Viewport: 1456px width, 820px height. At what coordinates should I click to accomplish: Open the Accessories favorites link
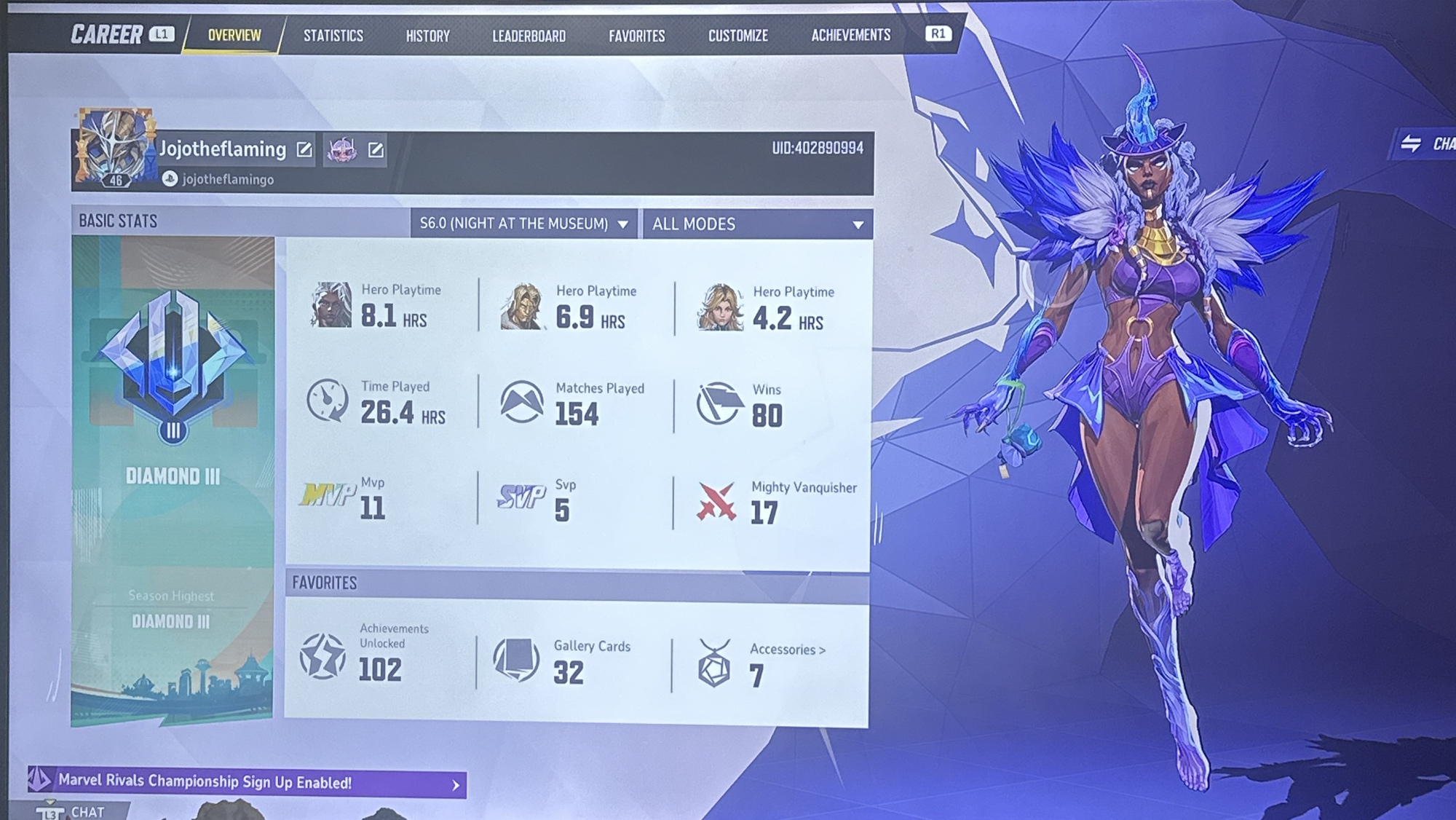pos(787,650)
